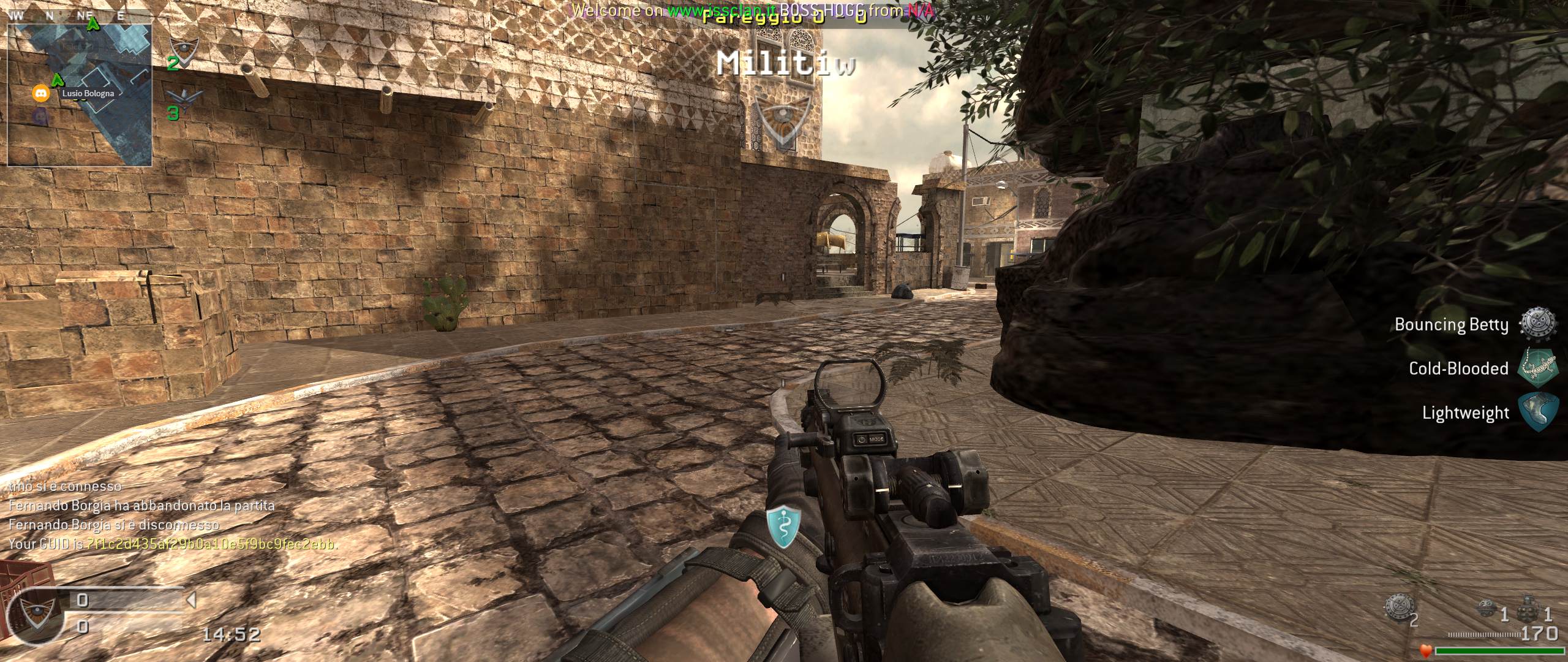
Task: Click the Bouncing Betty equipment slot with count 2
Action: (x=1400, y=607)
